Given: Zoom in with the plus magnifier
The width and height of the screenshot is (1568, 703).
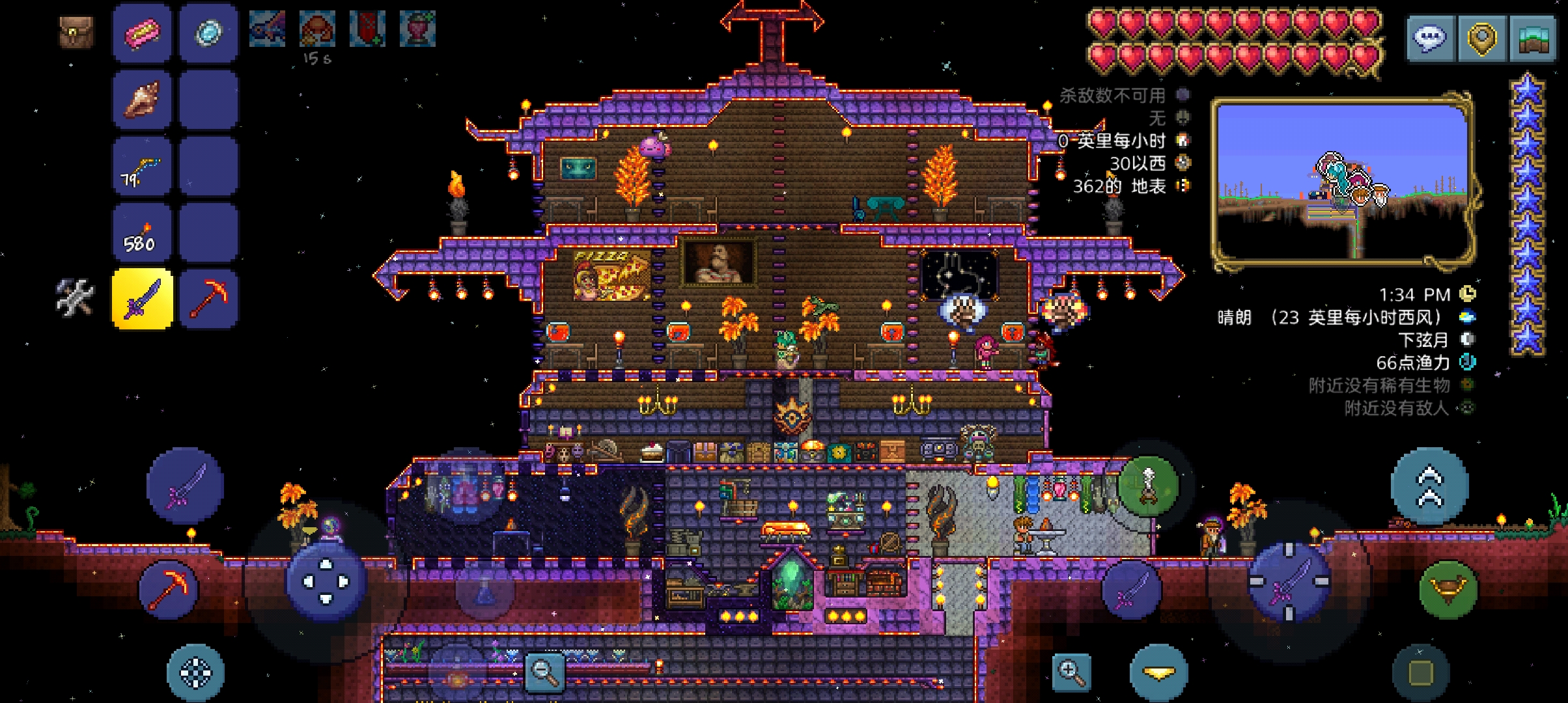Looking at the screenshot, I should 1071,672.
